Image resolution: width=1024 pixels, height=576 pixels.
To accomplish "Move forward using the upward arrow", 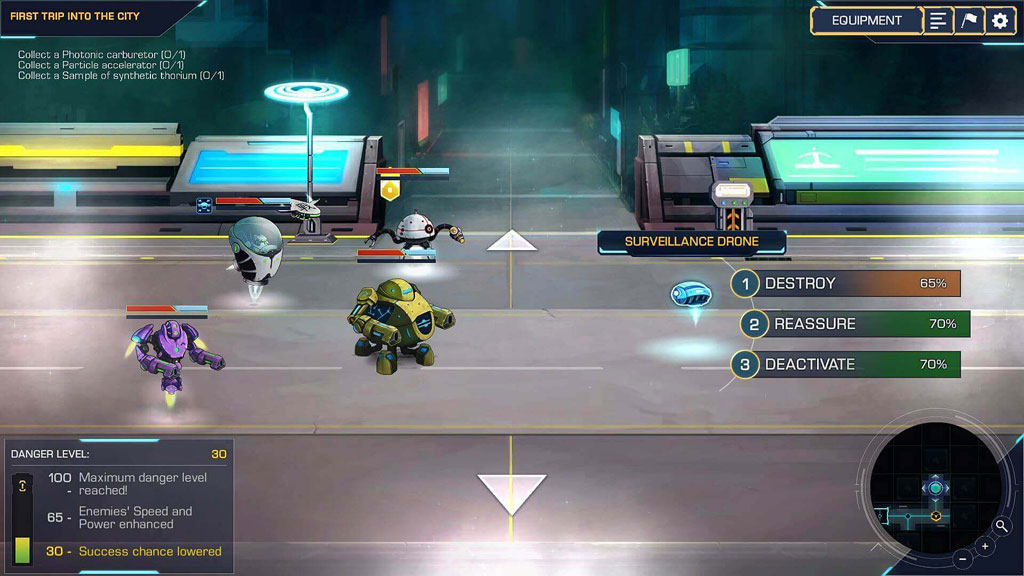I will click(x=512, y=241).
